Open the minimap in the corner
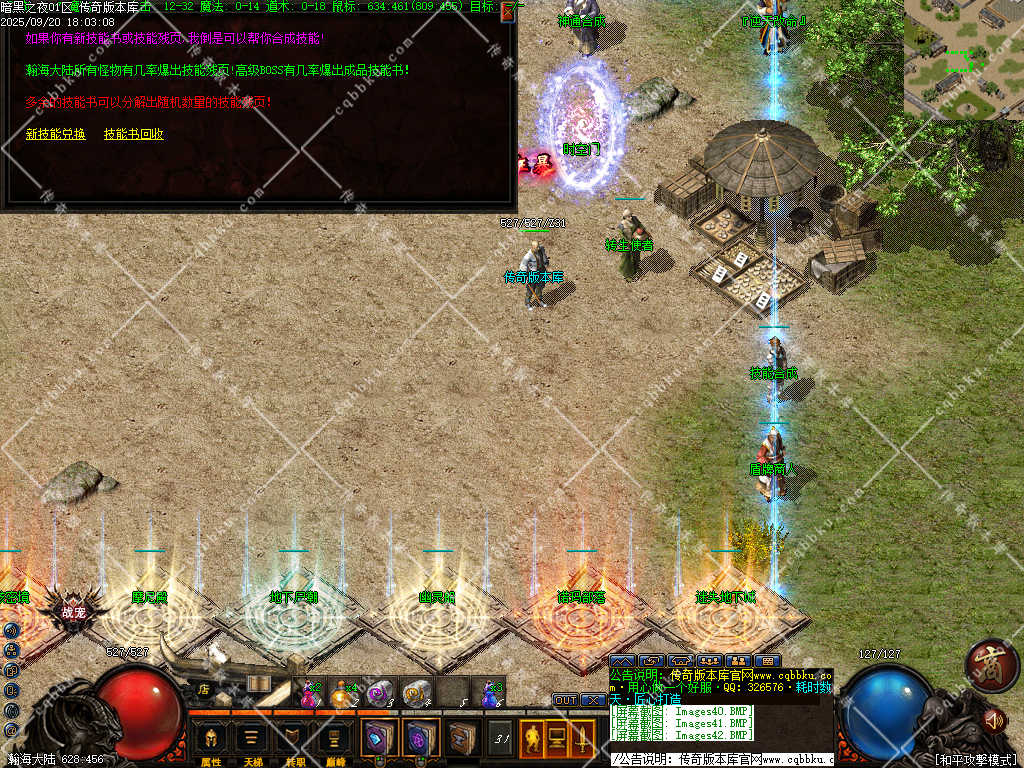Viewport: 1024px width, 768px height. pos(963,58)
